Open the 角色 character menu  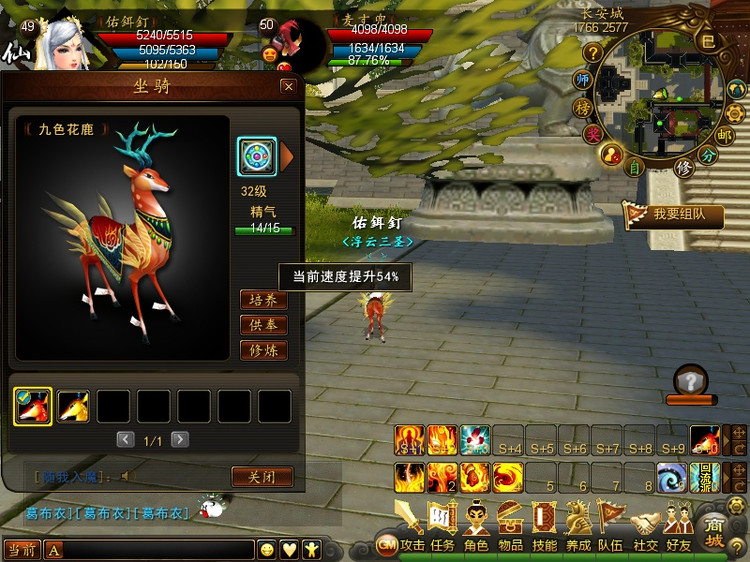tap(476, 523)
